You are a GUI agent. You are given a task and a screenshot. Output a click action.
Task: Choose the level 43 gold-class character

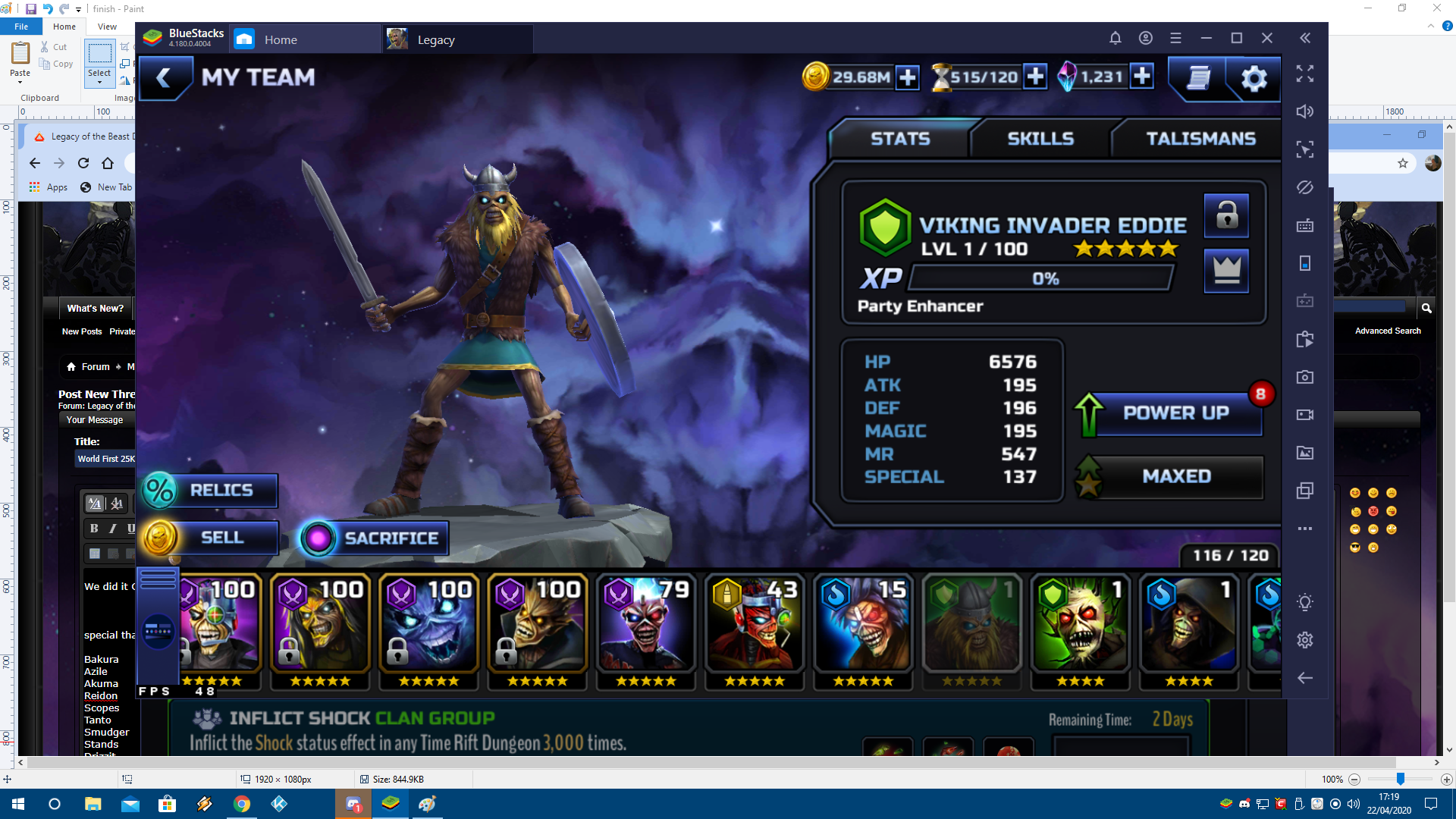755,629
